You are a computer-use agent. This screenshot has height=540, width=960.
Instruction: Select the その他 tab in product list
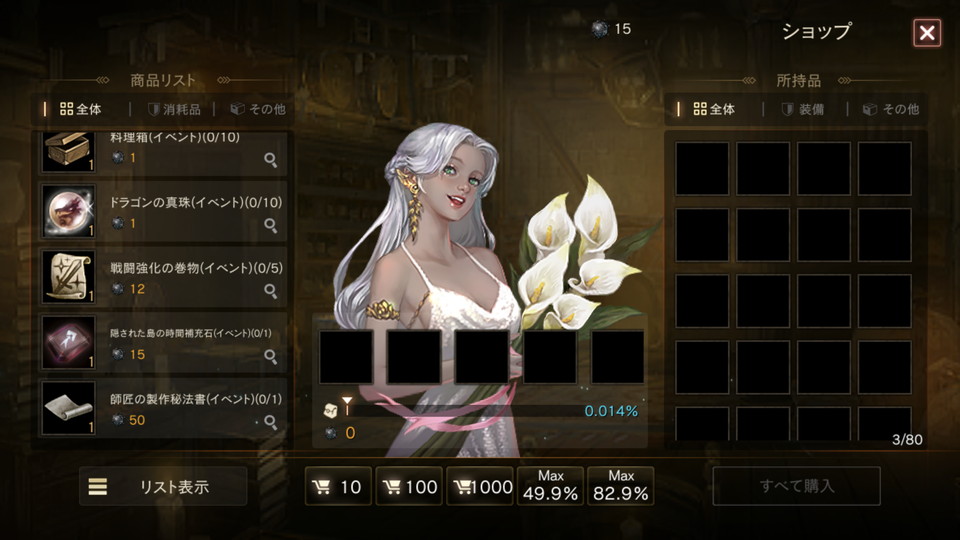tap(258, 109)
